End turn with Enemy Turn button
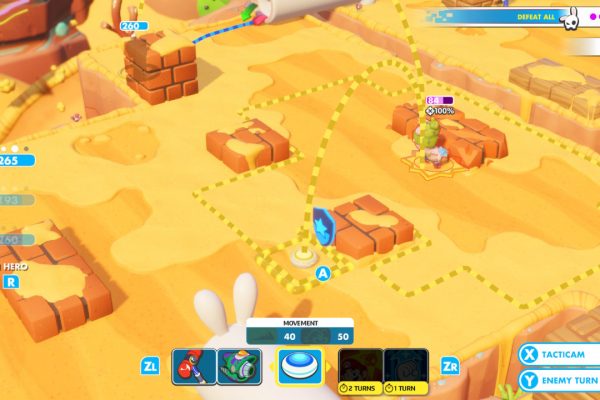Image resolution: width=600 pixels, height=400 pixels. 558,381
